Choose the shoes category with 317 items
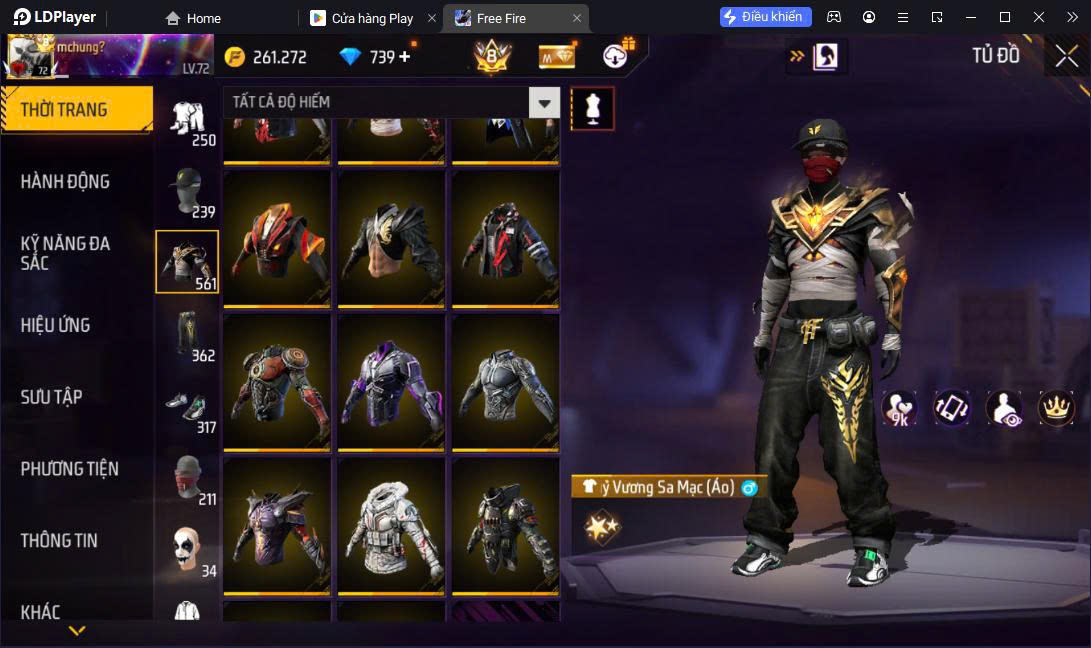The height and width of the screenshot is (648, 1091). (x=187, y=406)
